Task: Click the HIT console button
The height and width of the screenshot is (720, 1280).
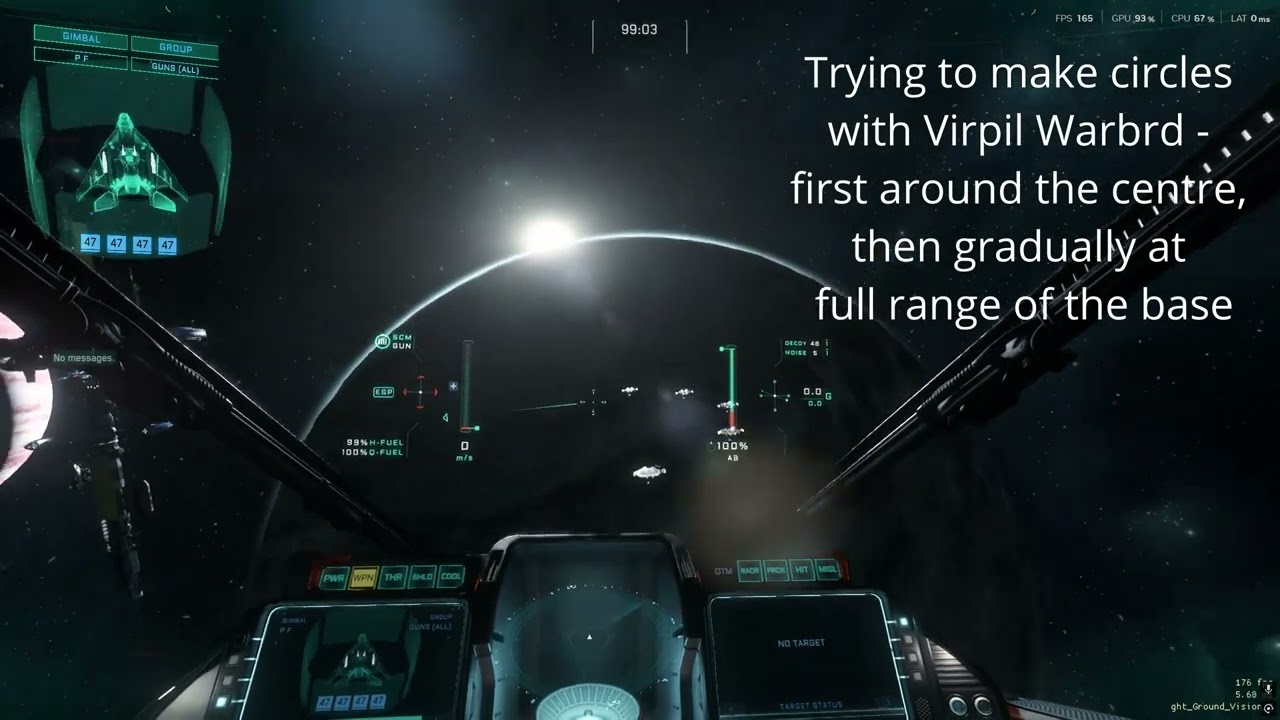Action: [x=801, y=570]
